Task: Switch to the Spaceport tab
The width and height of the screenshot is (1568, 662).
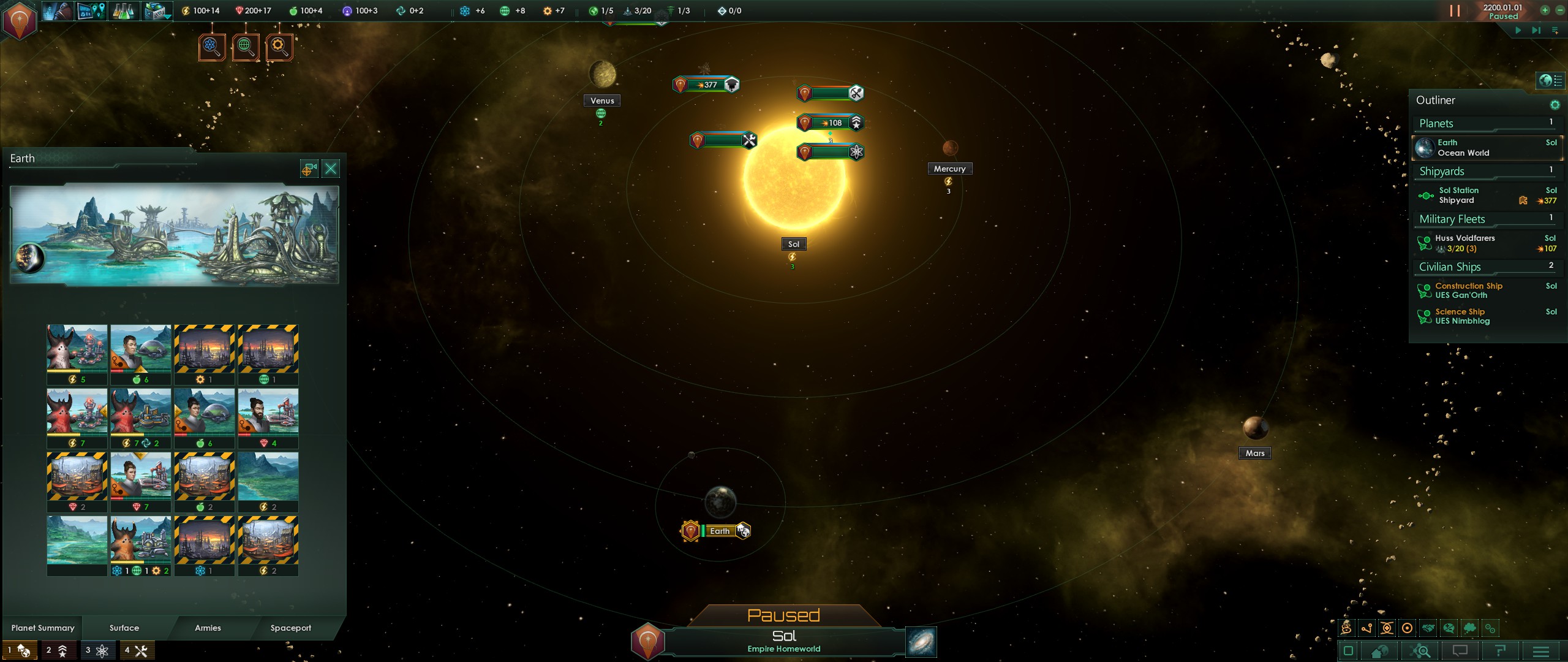Action: (x=291, y=628)
